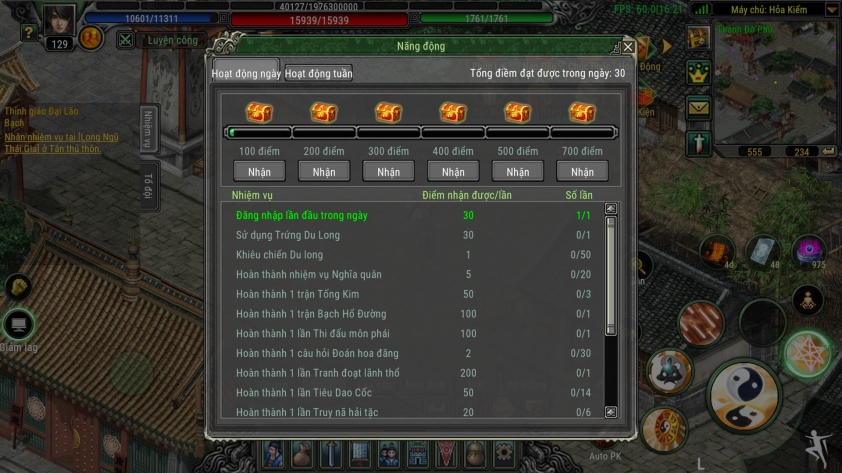Click the yellow question mark help icon
The image size is (842, 473).
point(28,33)
